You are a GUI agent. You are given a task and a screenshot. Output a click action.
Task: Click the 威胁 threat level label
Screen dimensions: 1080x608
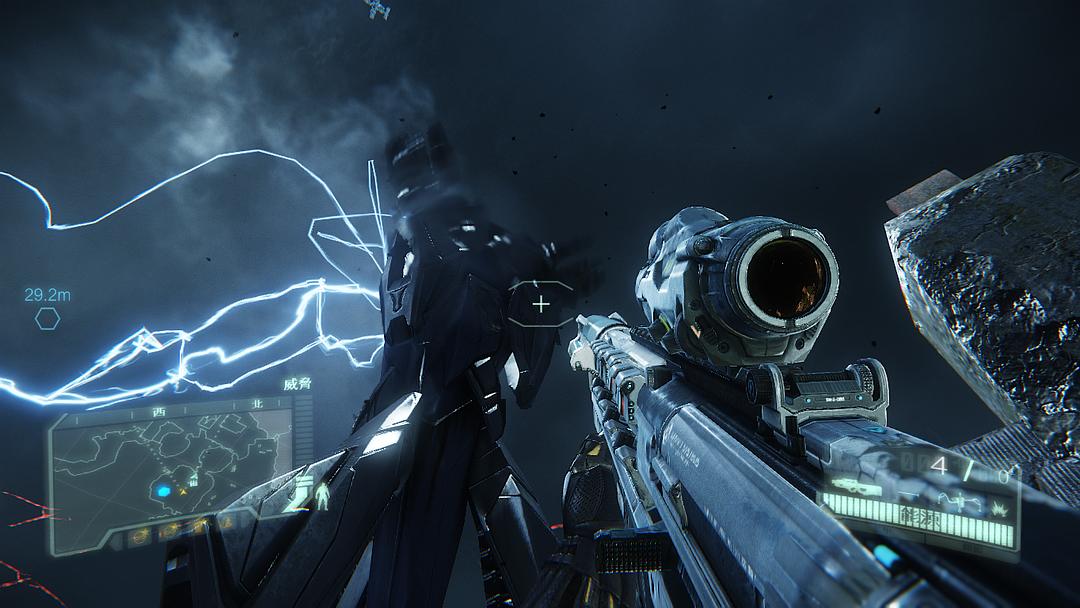(x=298, y=384)
